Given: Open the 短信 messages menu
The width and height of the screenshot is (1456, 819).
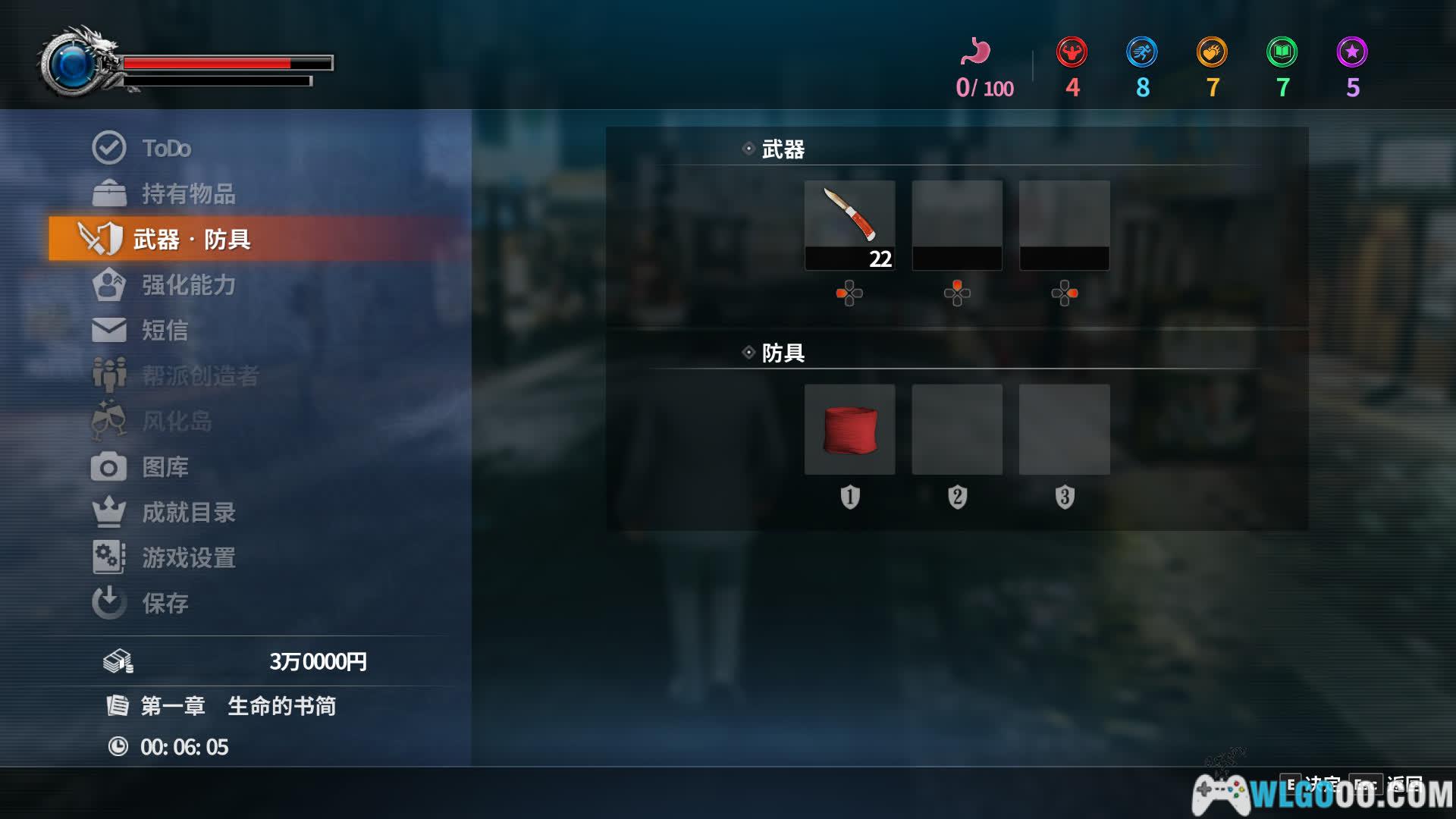Looking at the screenshot, I should (x=165, y=330).
